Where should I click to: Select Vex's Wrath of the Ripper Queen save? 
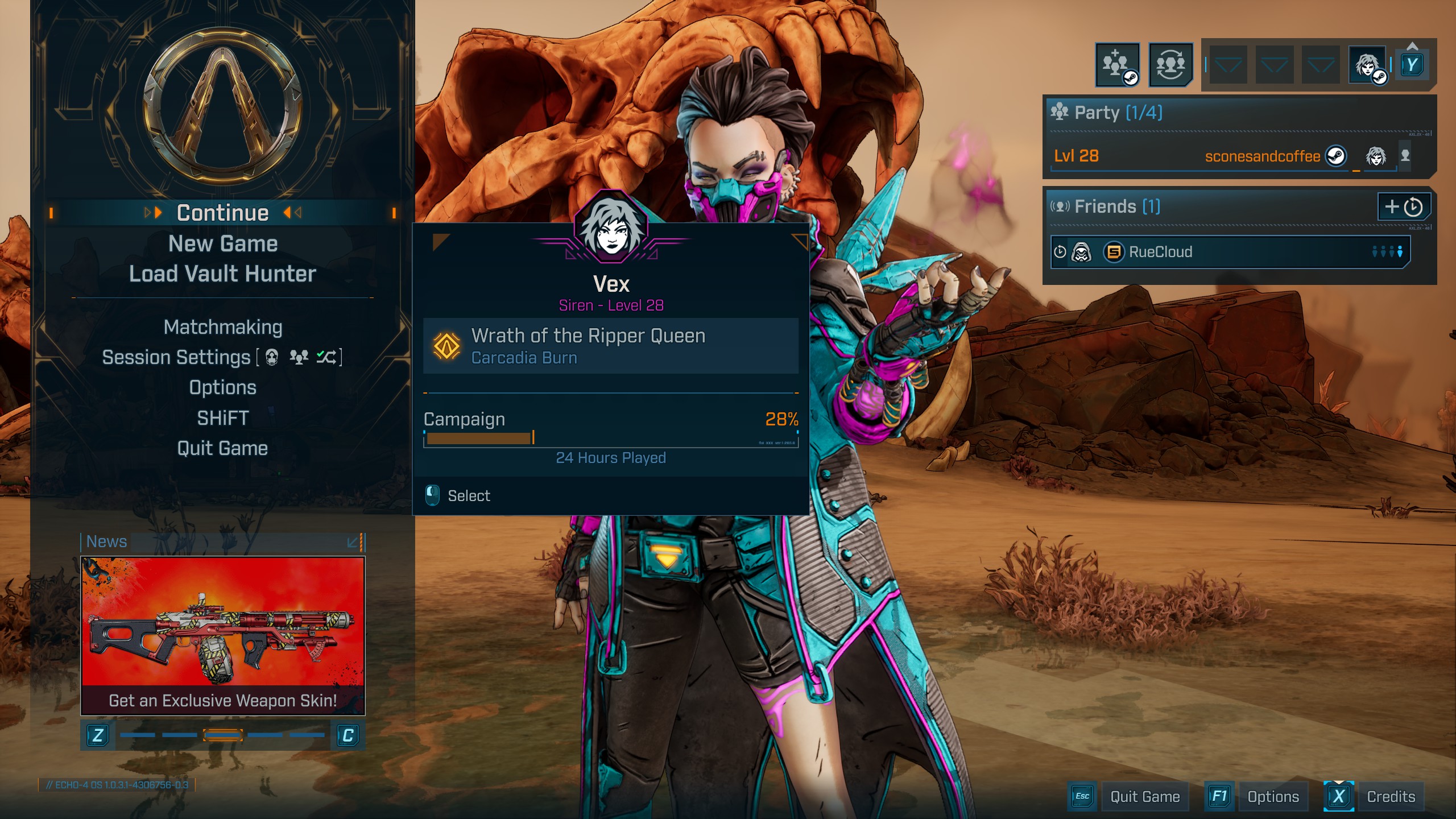pos(610,346)
